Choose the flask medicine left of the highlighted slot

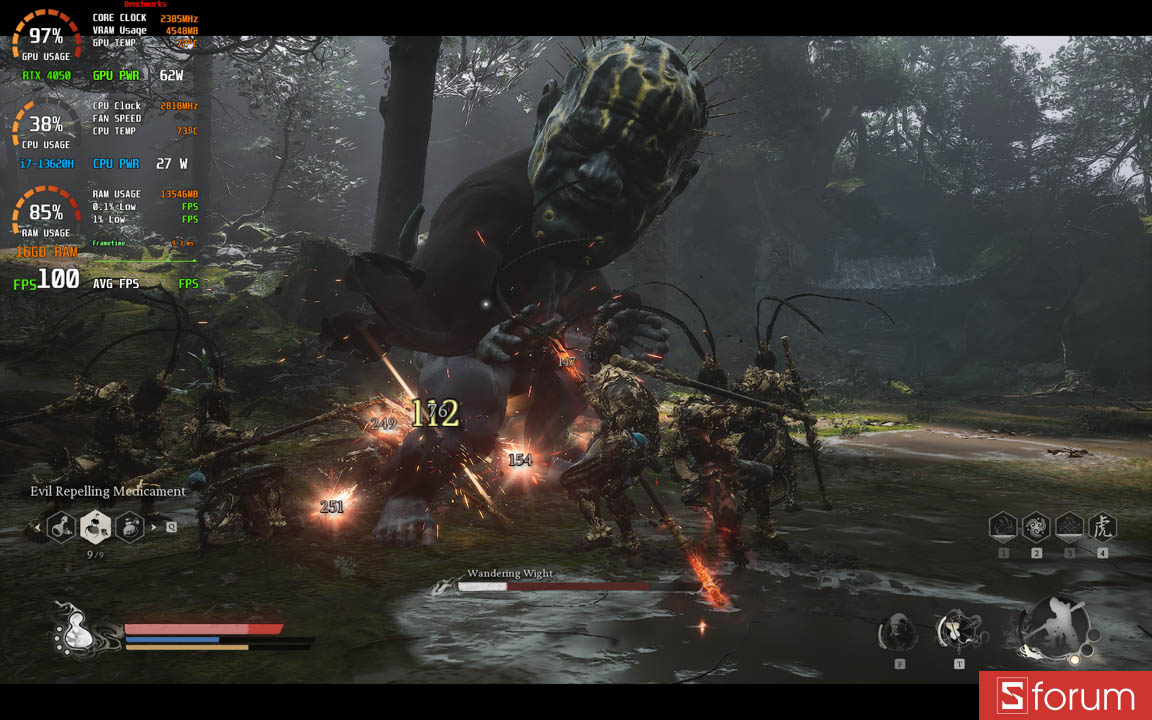(62, 526)
